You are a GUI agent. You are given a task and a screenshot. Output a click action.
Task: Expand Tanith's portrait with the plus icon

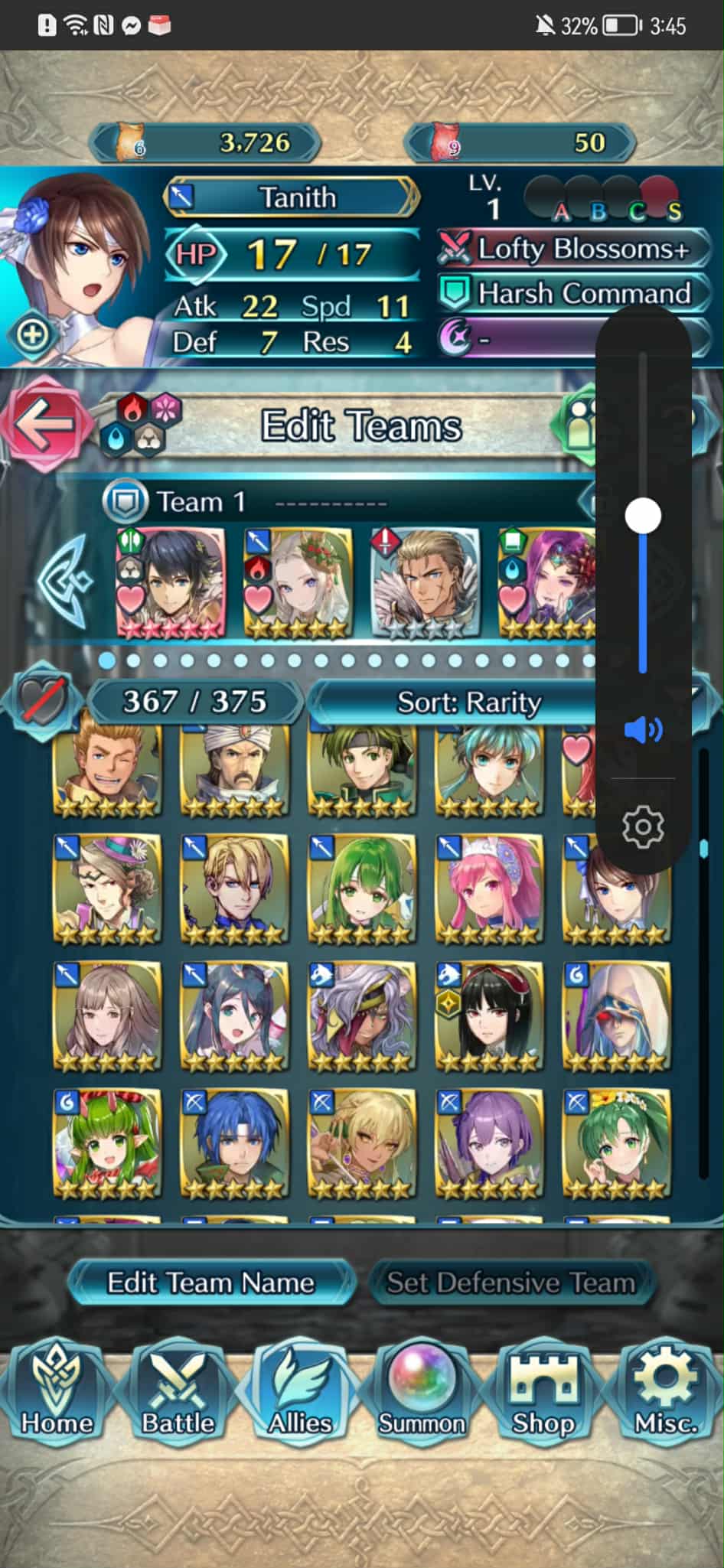click(x=32, y=335)
